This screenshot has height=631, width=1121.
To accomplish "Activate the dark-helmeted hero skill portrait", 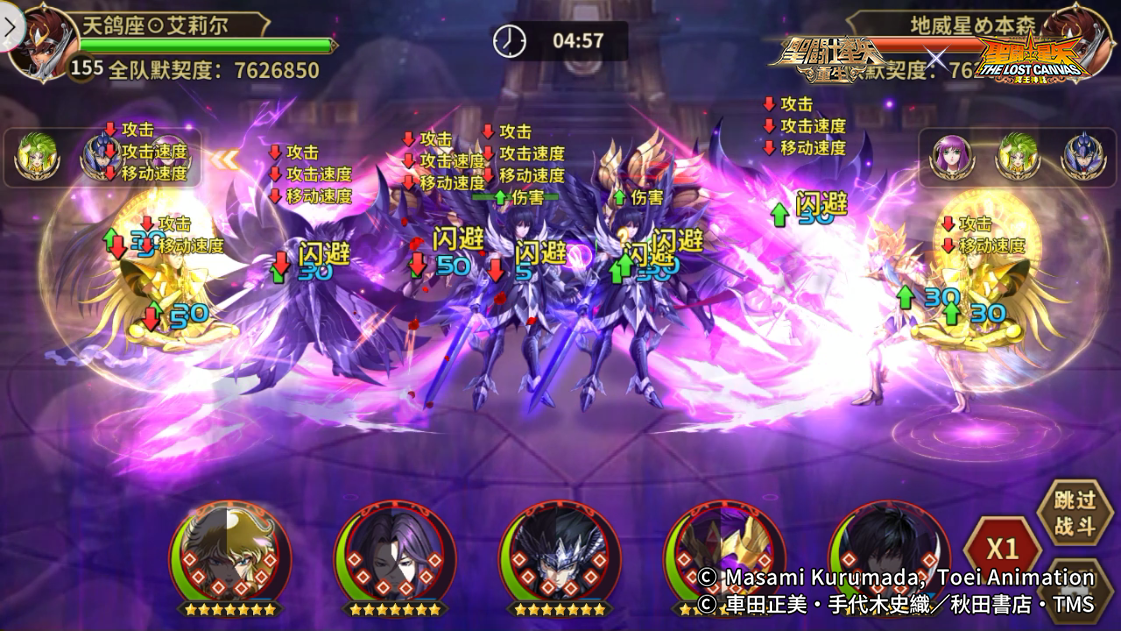I will [x=559, y=555].
